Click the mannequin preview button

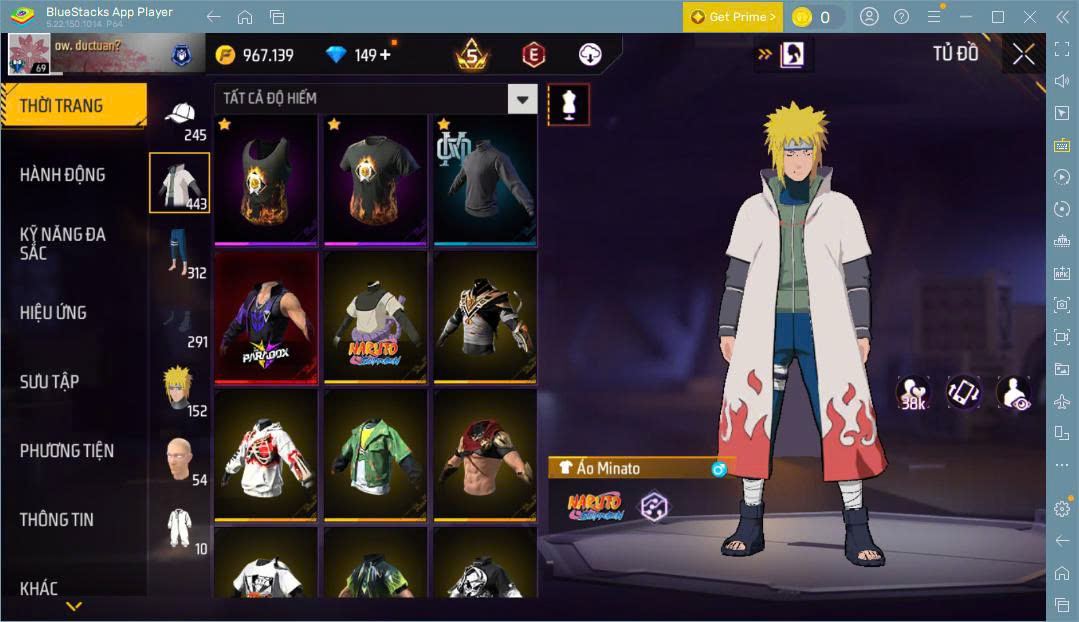coord(569,104)
